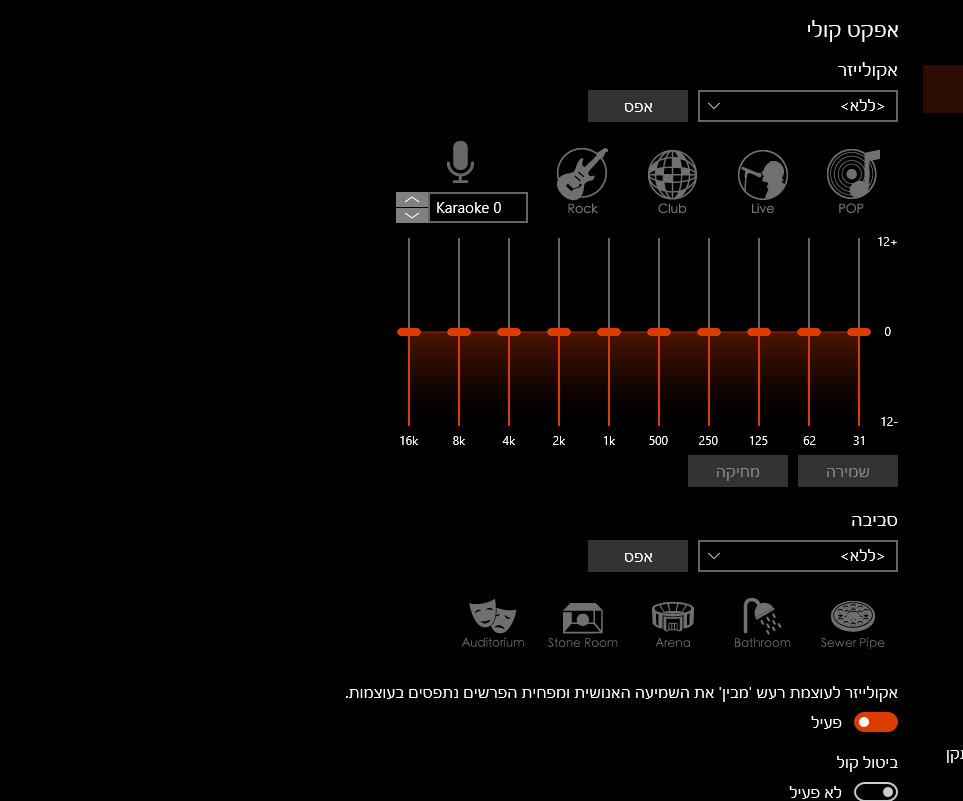963x801 pixels.
Task: Decrease the Karaoke value with down arrow
Action: tap(412, 215)
